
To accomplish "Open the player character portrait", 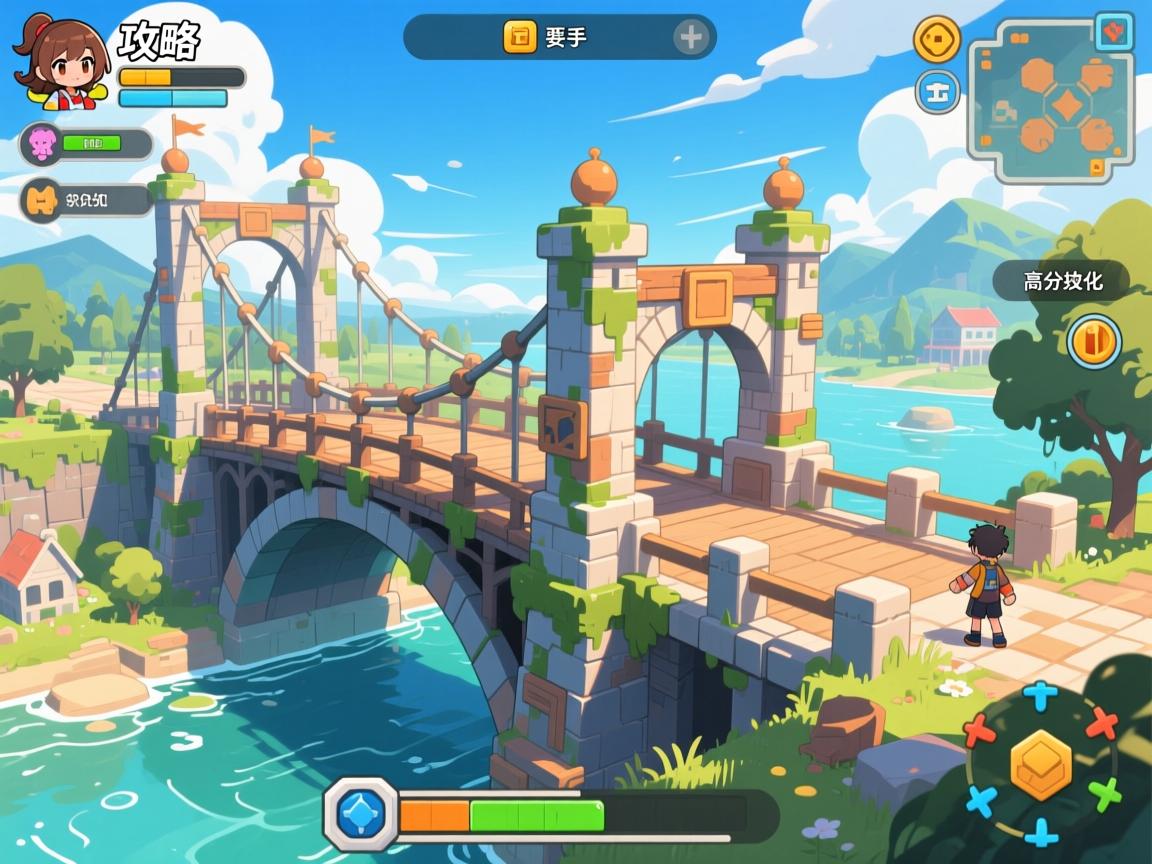I will (x=60, y=62).
